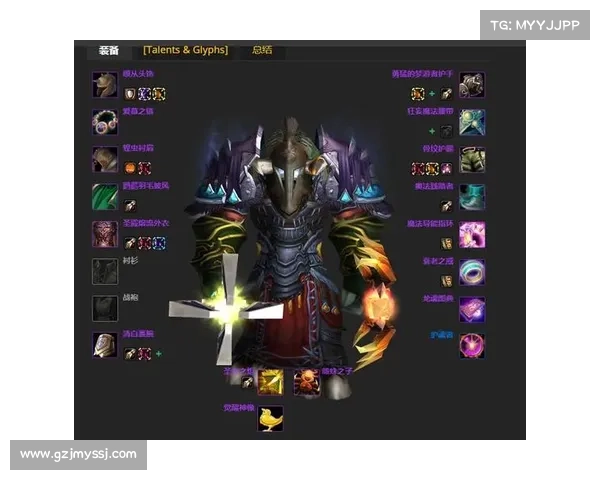Open the red chest robe slot

(105, 234)
